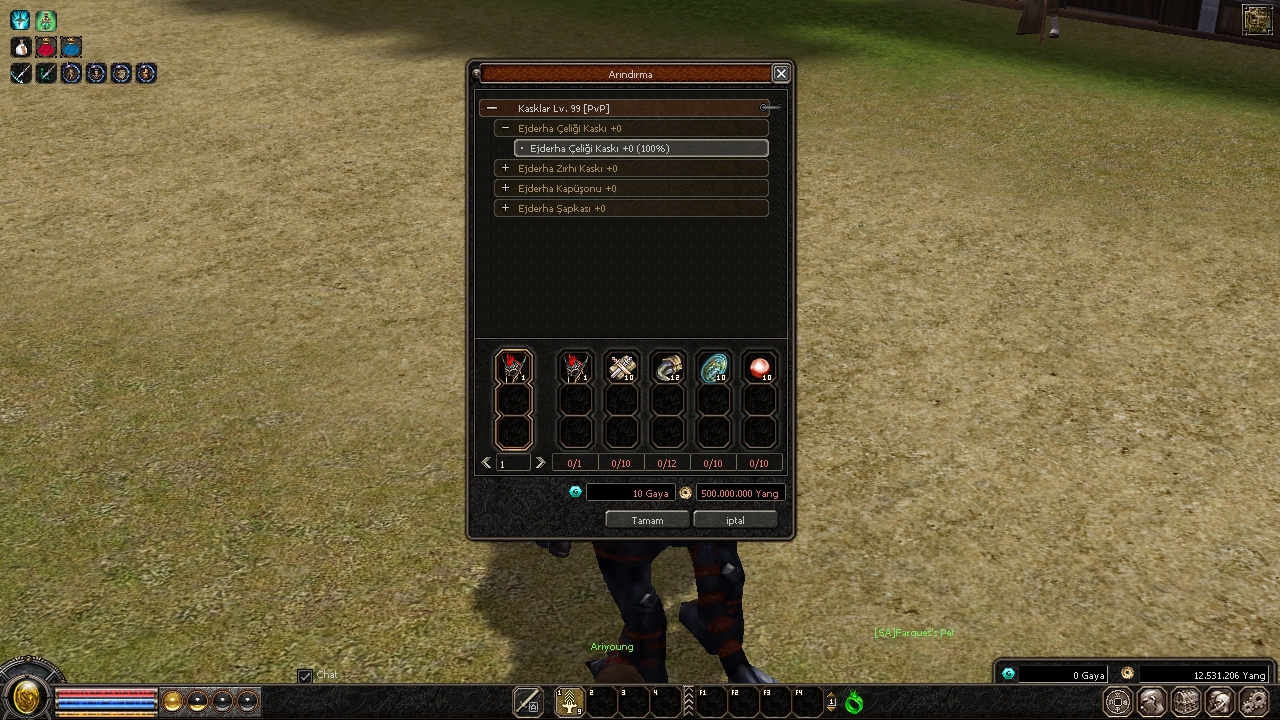The height and width of the screenshot is (720, 1280).
Task: Select the sword and scroll material slot
Action: click(x=622, y=368)
